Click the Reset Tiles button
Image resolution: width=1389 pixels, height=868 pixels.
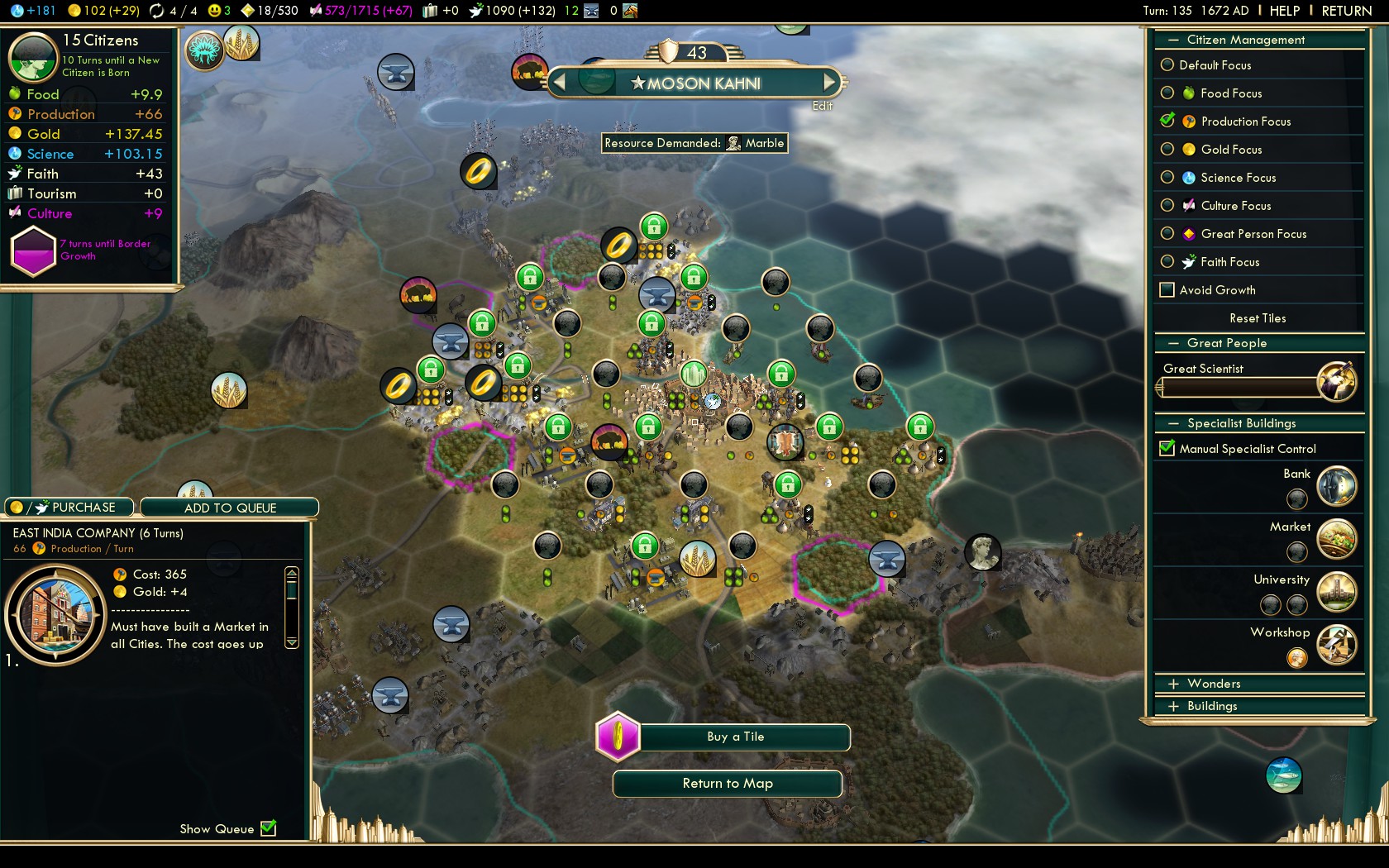(x=1257, y=318)
